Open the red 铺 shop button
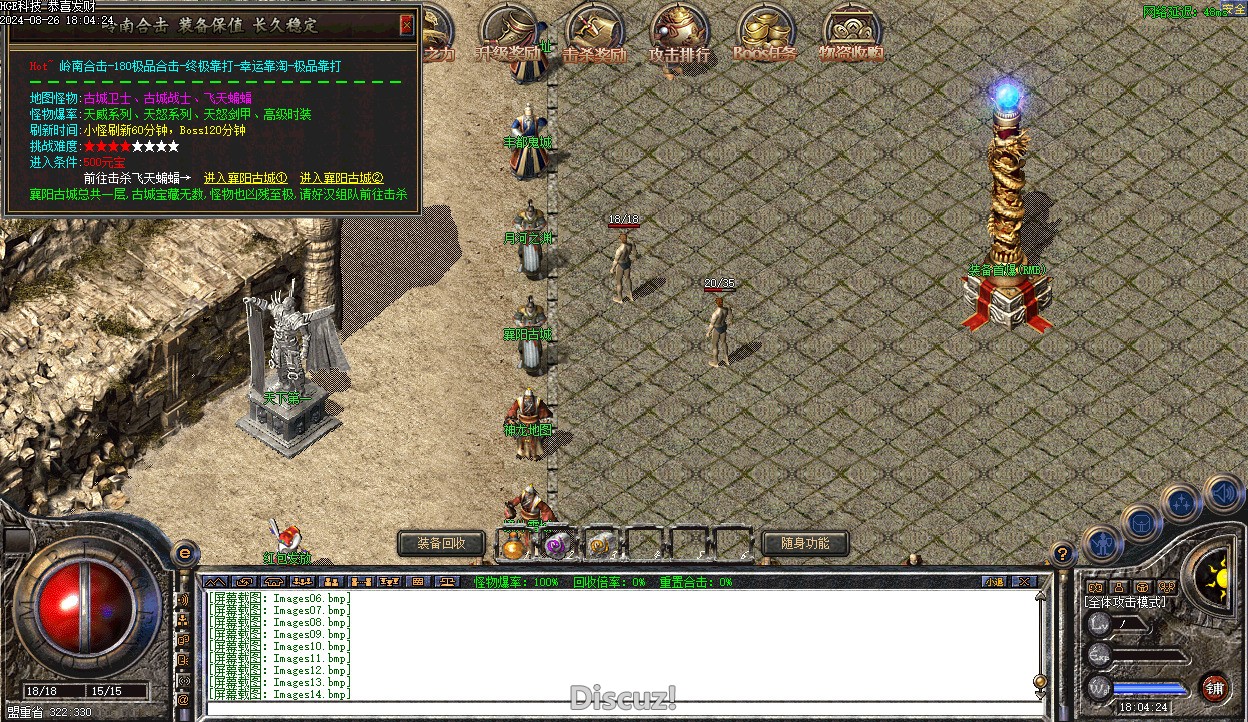Image resolution: width=1248 pixels, height=722 pixels. tap(1215, 687)
